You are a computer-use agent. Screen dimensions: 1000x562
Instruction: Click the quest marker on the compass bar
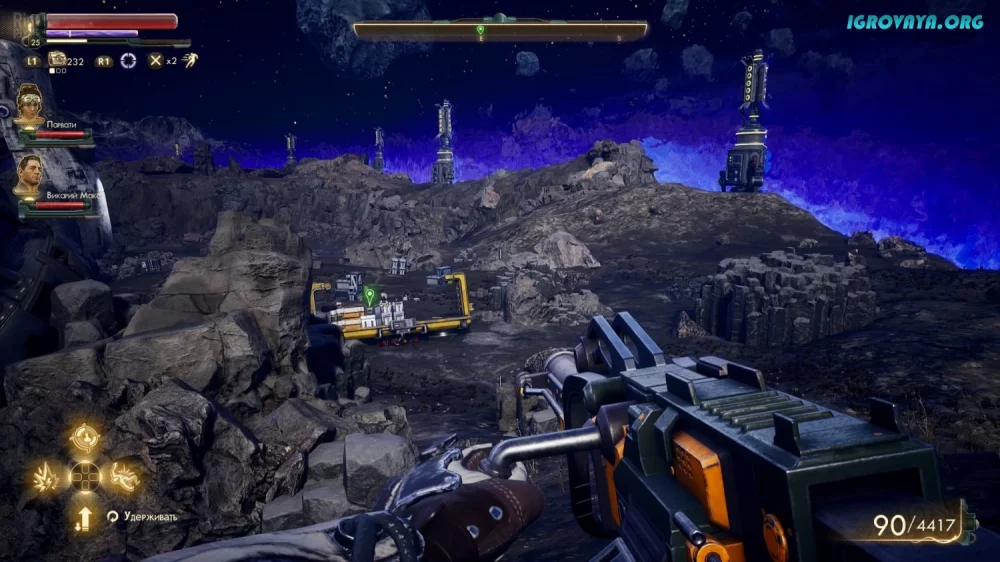click(x=480, y=31)
